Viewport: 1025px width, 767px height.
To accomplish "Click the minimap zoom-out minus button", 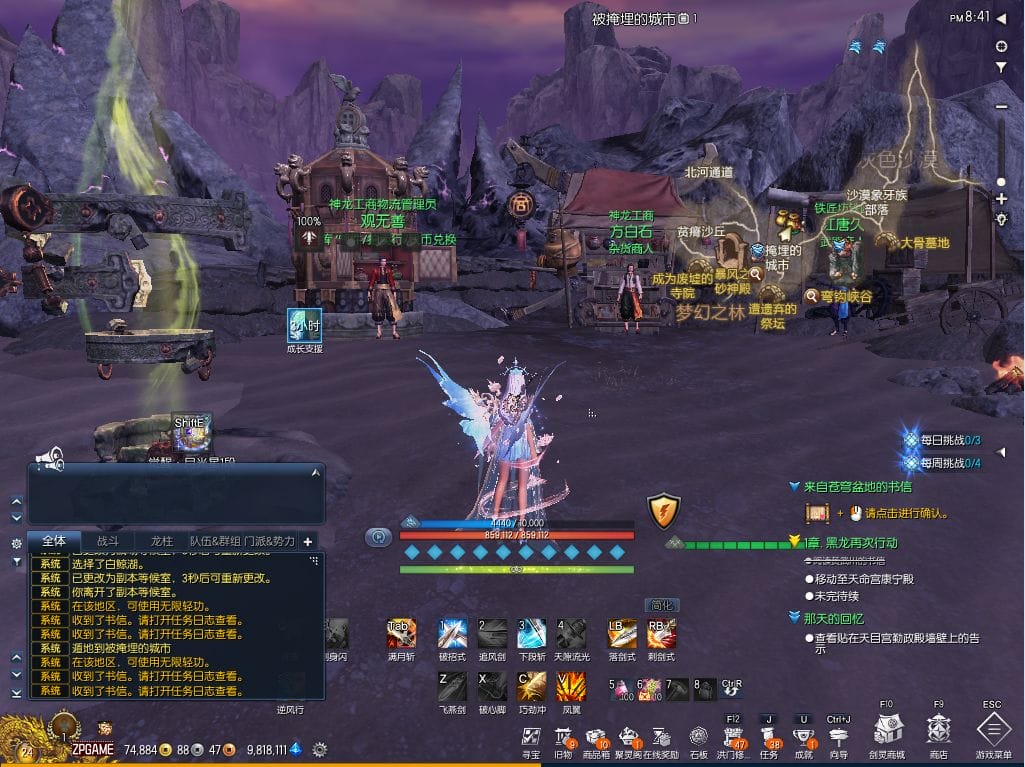I will point(1001,107).
